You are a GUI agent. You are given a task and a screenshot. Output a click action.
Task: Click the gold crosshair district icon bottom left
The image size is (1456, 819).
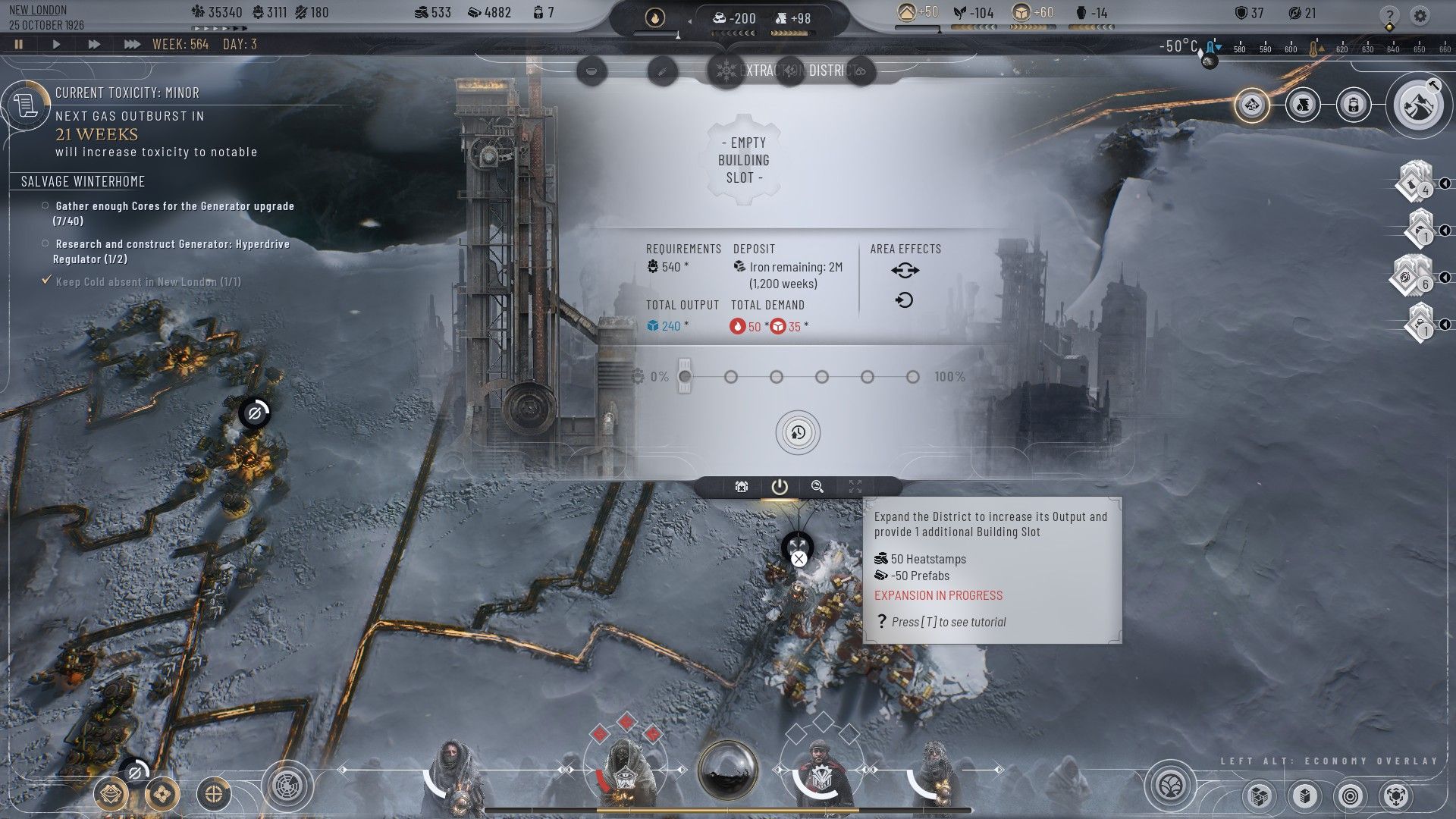point(213,795)
